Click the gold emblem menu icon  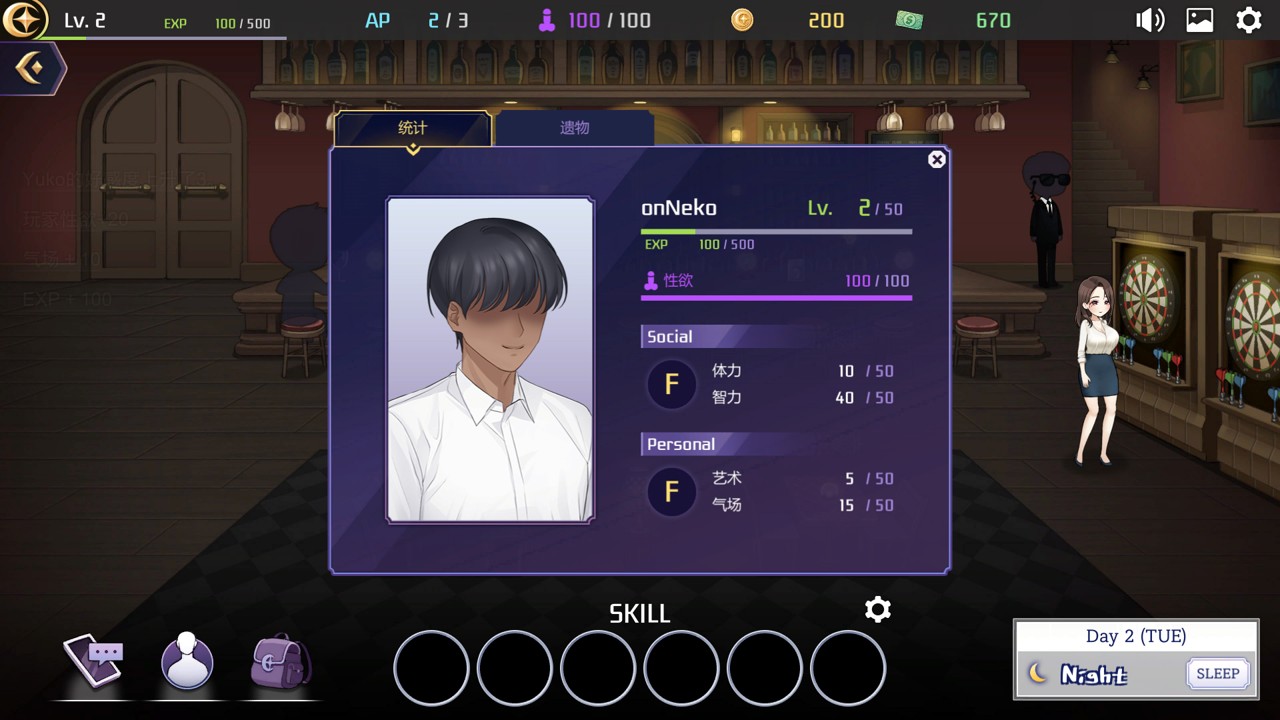point(24,20)
